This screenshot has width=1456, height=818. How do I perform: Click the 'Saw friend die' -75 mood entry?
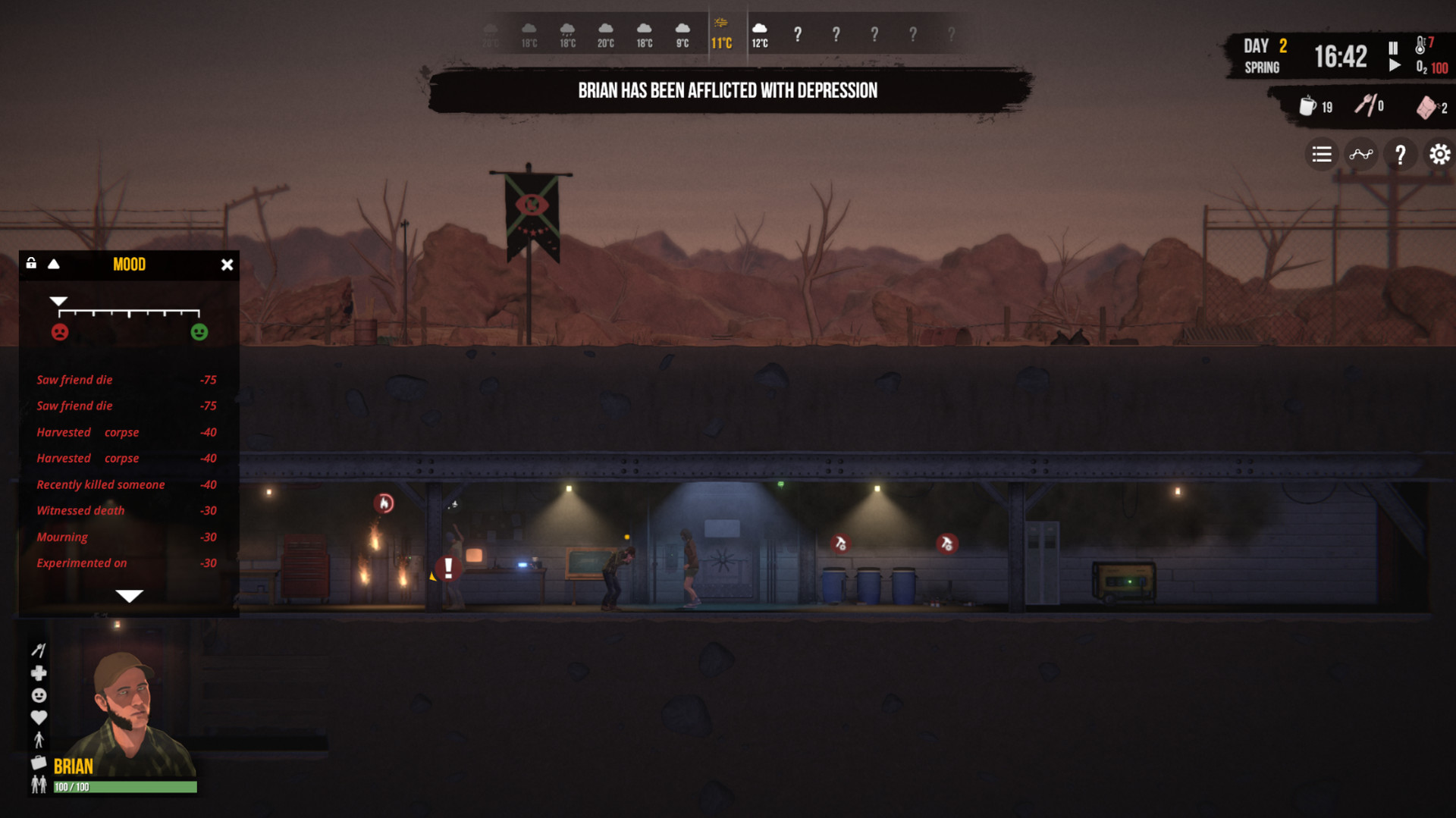pyautogui.click(x=74, y=380)
